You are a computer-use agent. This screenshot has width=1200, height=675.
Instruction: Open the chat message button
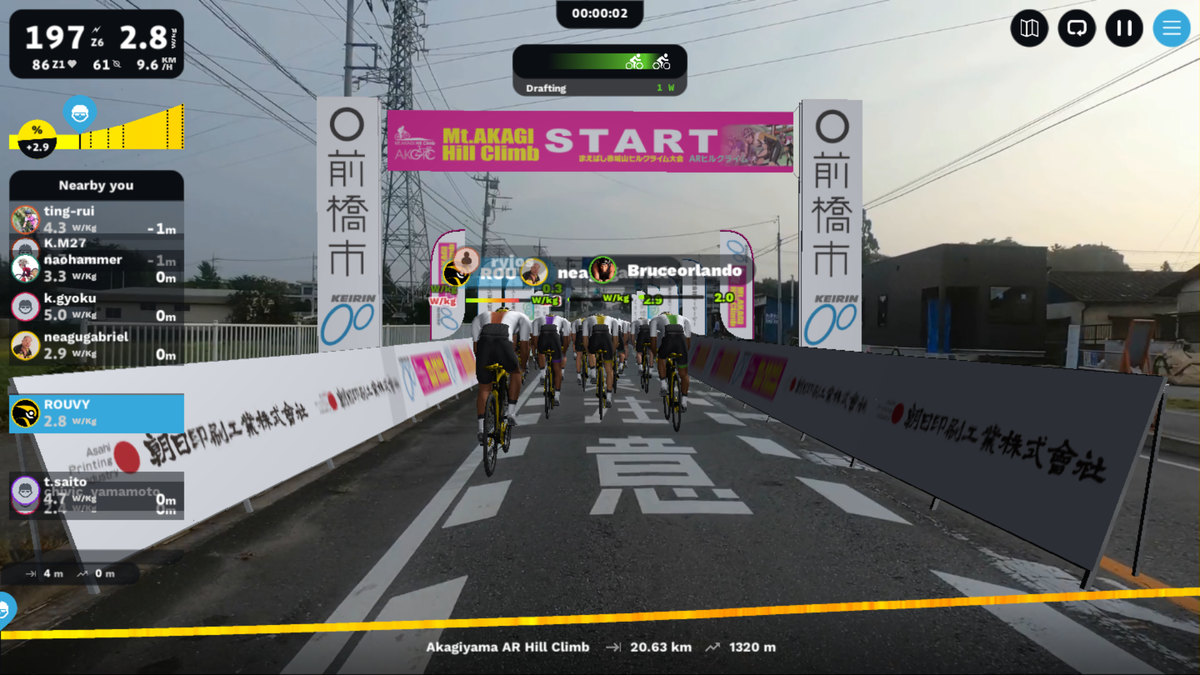pos(1076,28)
